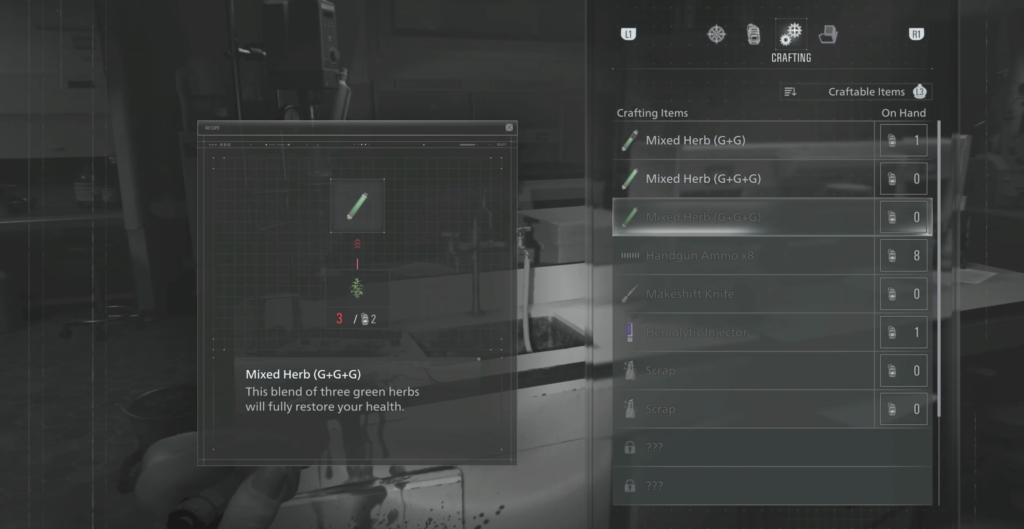
Task: Choose the Handgun Ammo x8 recipe
Action: [x=740, y=256]
